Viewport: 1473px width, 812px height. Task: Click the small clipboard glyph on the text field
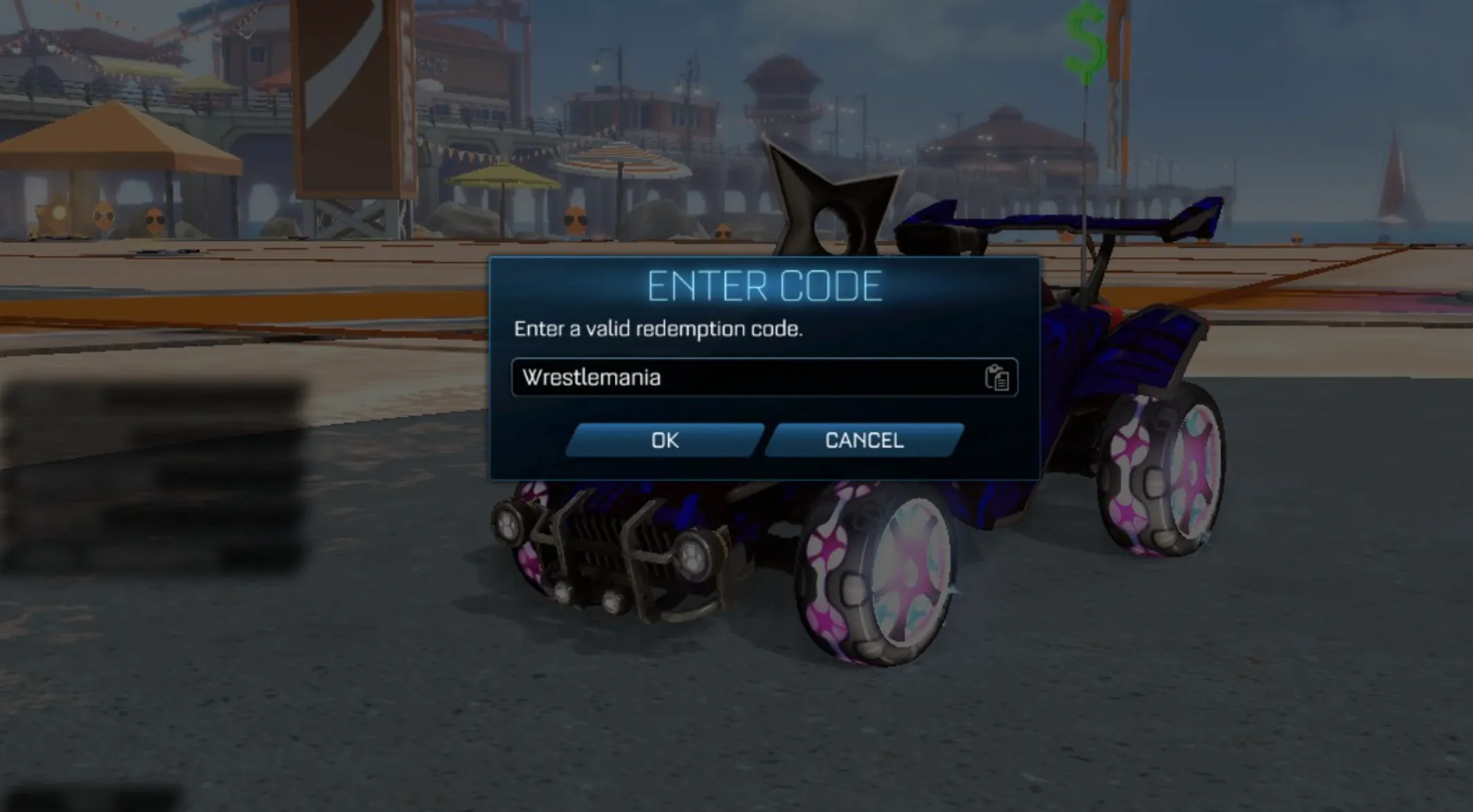[x=998, y=378]
